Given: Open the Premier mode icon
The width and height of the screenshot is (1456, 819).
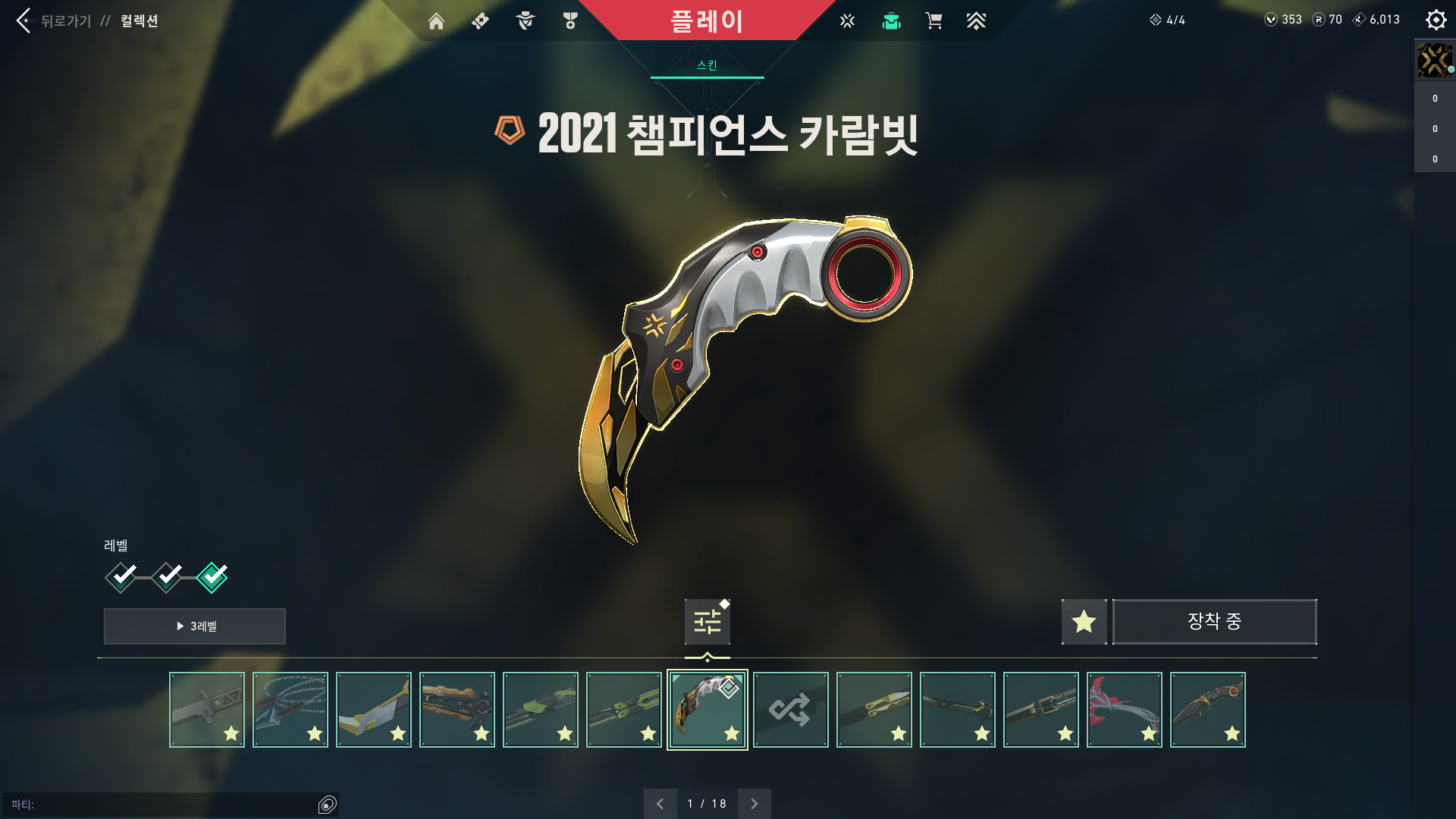Looking at the screenshot, I should [x=977, y=20].
